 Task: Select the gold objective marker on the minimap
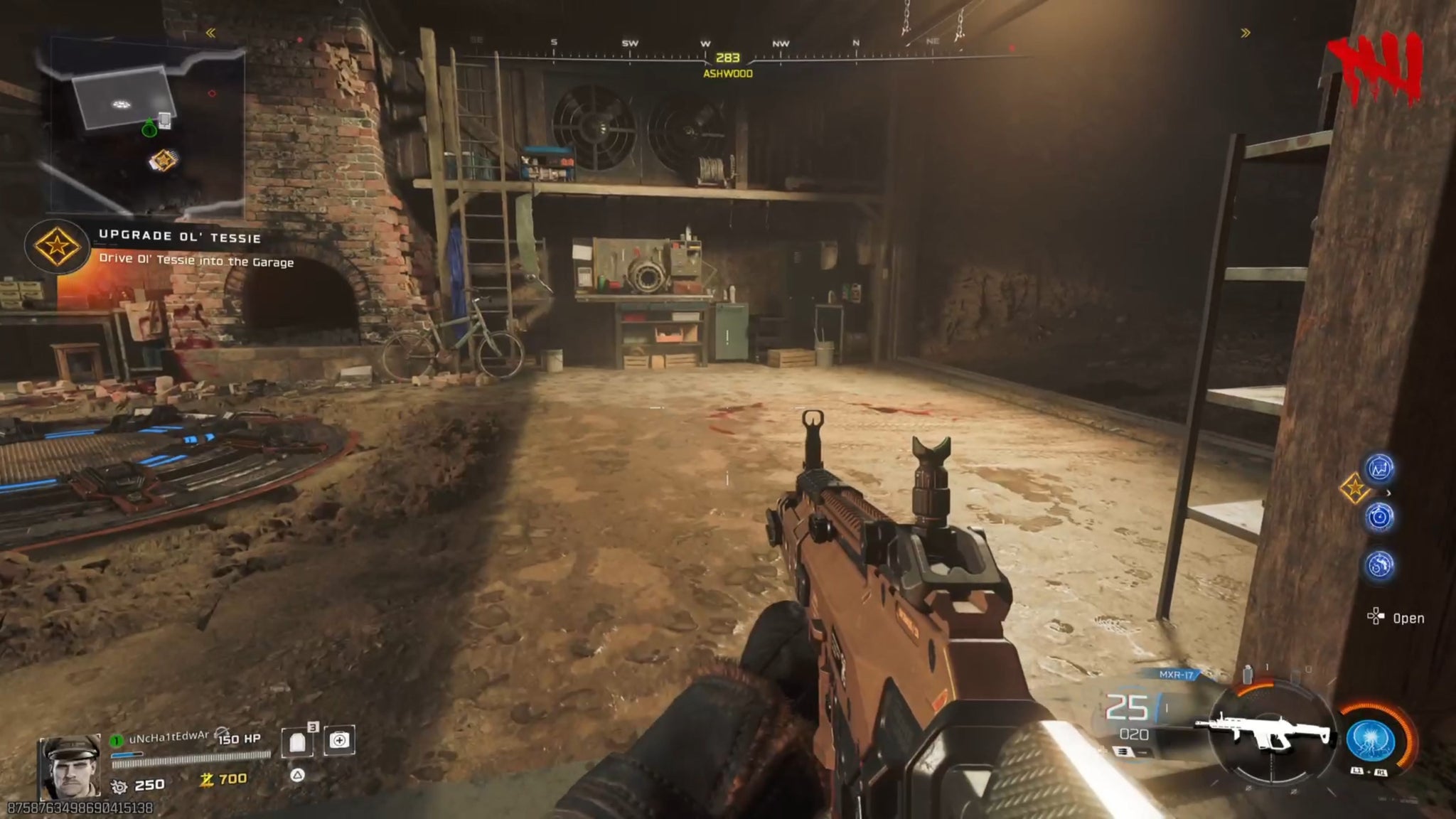tap(164, 160)
